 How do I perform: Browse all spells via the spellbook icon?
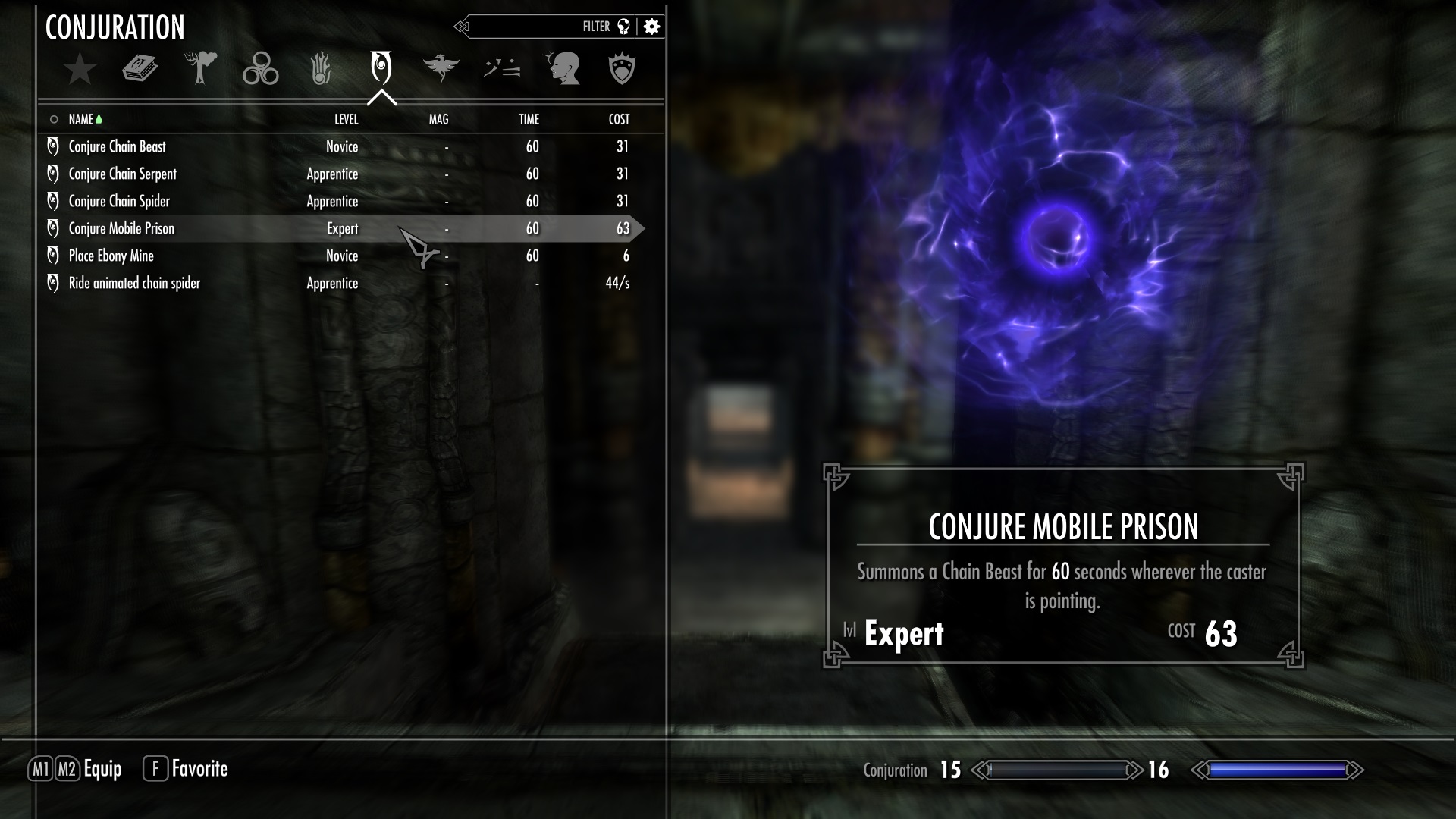tap(140, 67)
